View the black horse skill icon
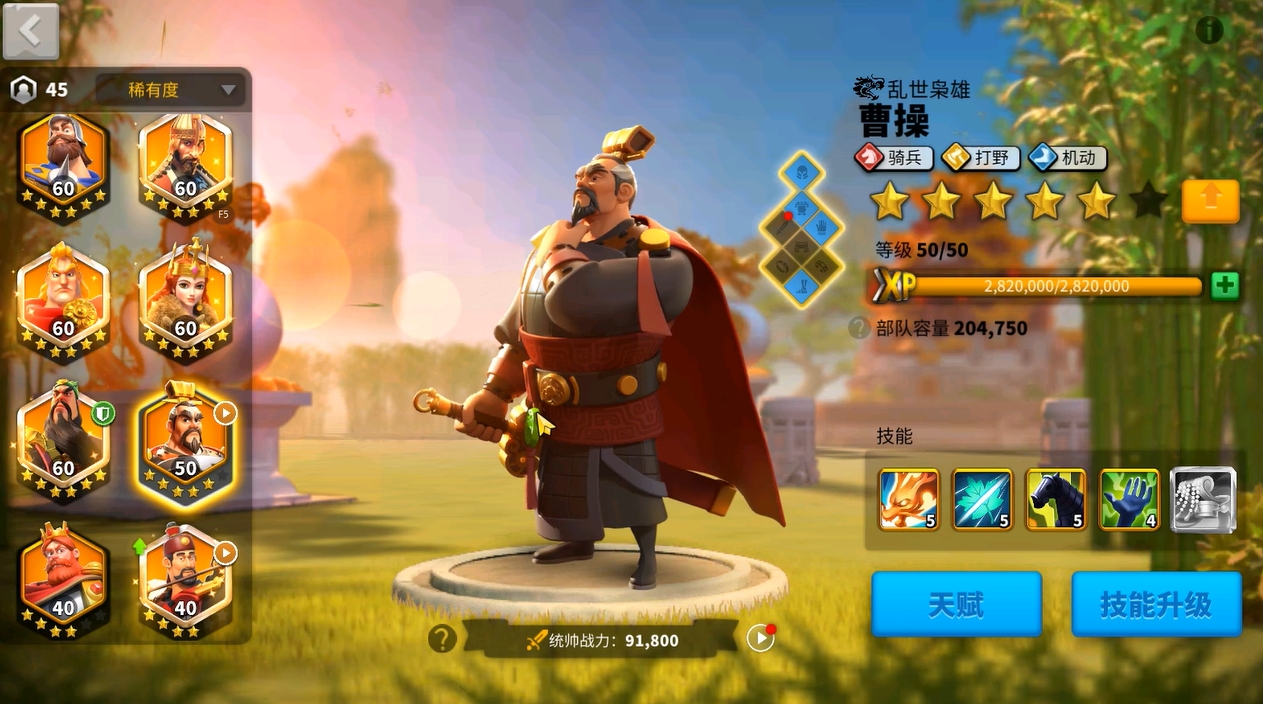 point(1056,499)
